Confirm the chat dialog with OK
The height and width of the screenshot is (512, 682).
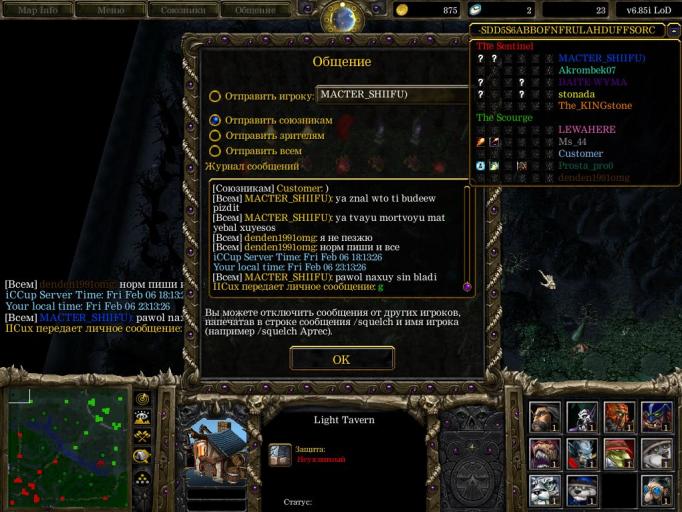pyautogui.click(x=341, y=359)
